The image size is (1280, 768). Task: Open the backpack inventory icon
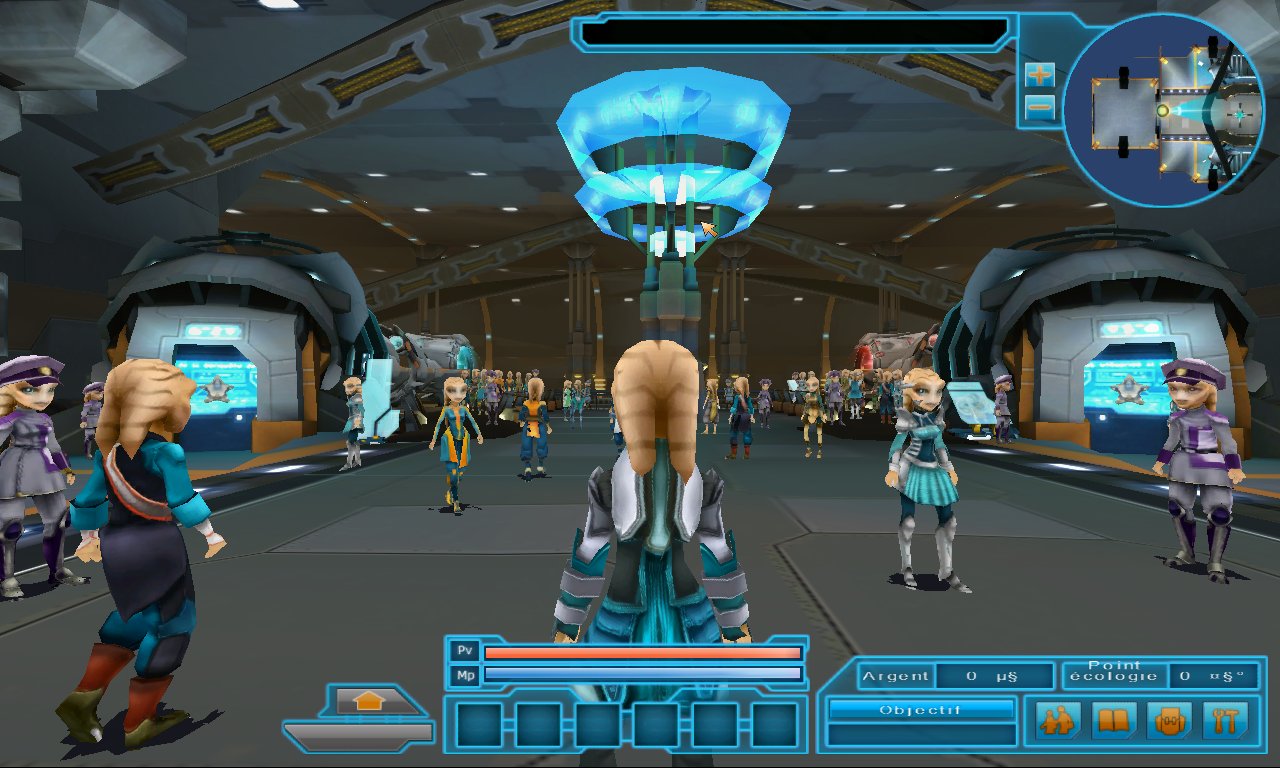coord(1169,720)
